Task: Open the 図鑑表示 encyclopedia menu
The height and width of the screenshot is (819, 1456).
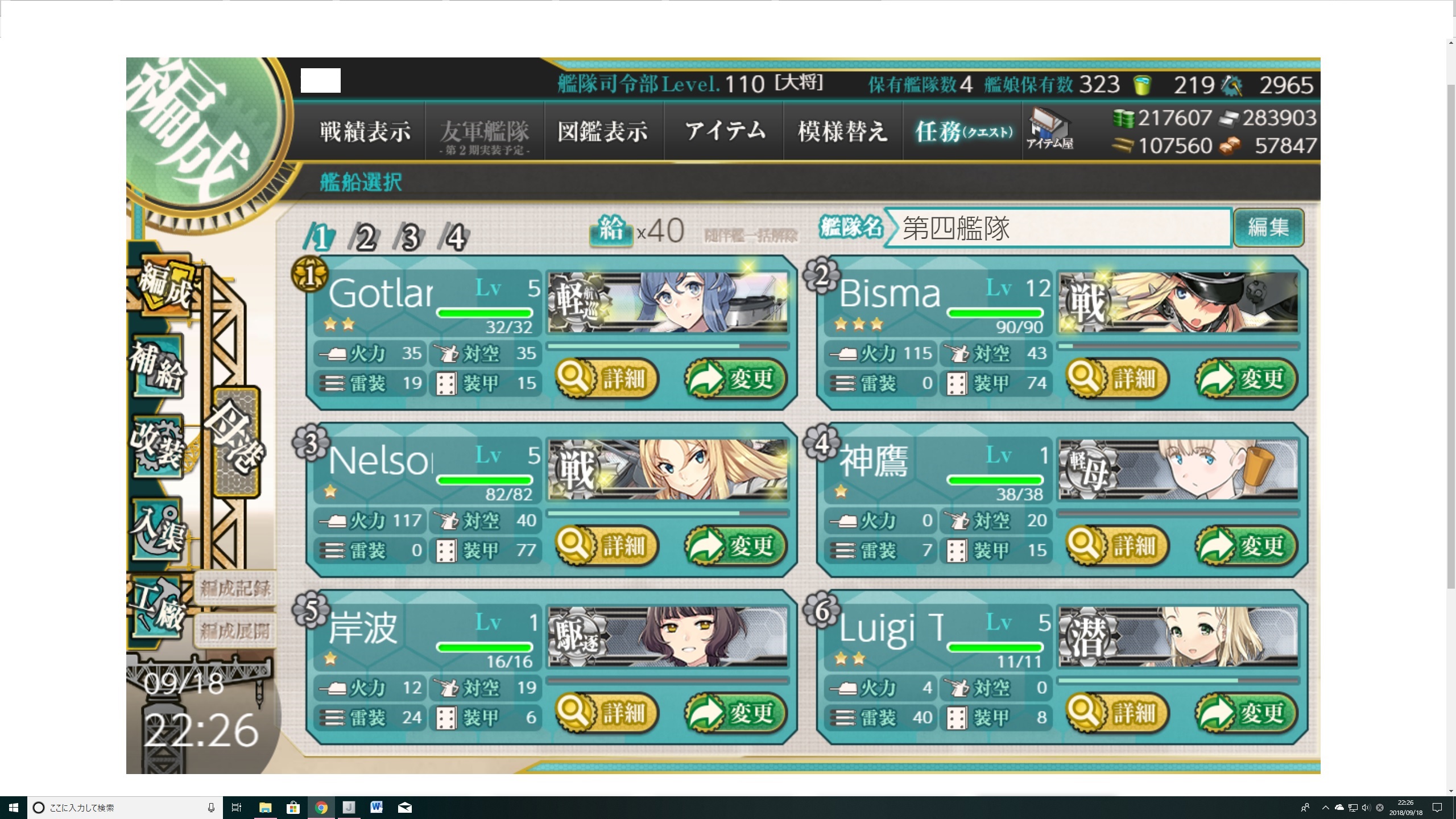Action: (x=603, y=132)
